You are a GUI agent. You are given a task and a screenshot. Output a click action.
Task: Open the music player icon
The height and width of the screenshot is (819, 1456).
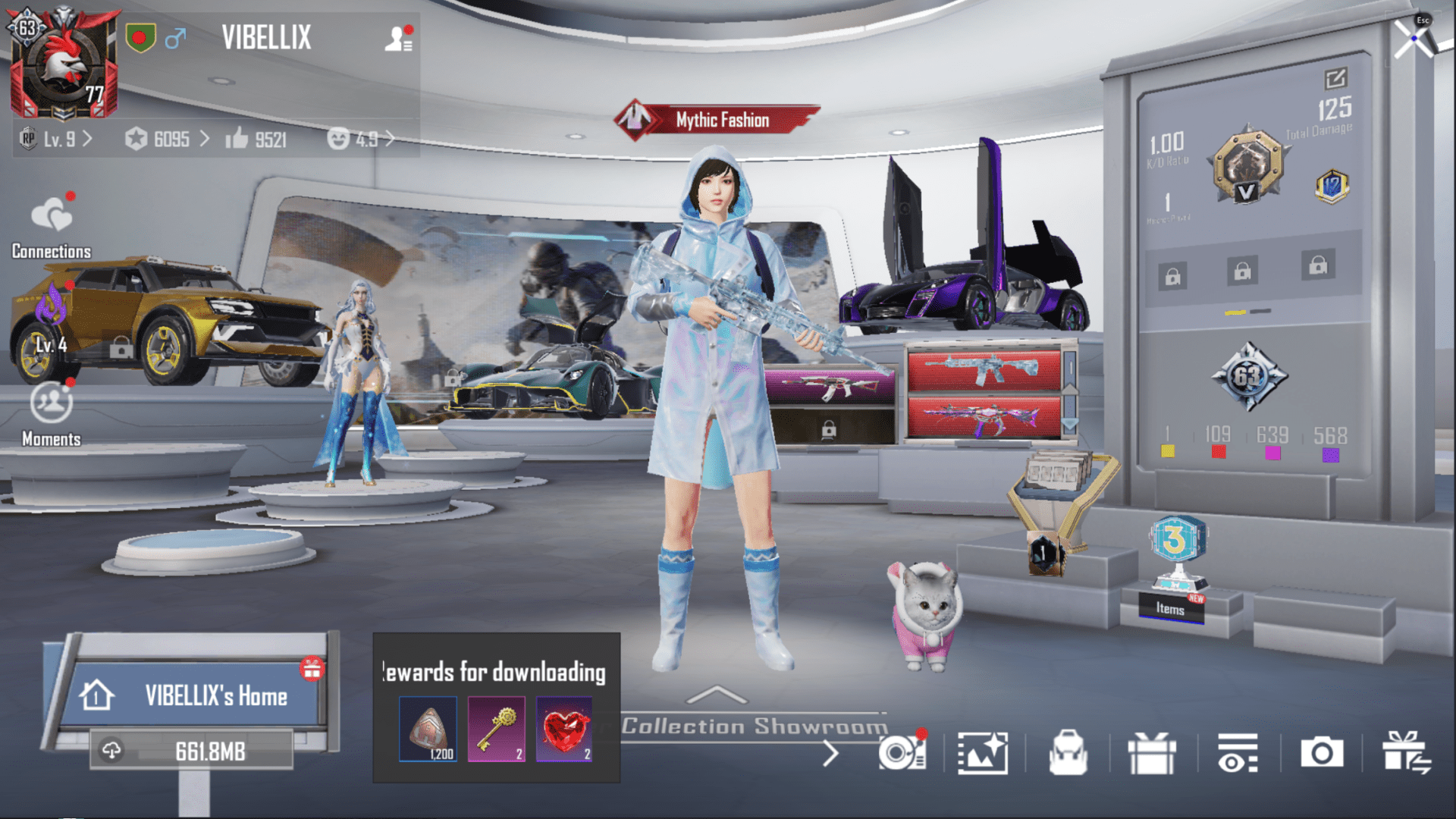pos(899,754)
